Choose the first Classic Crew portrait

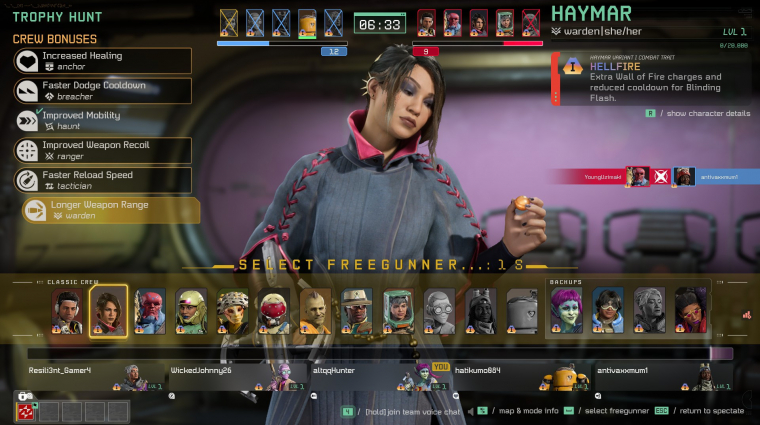[x=68, y=310]
